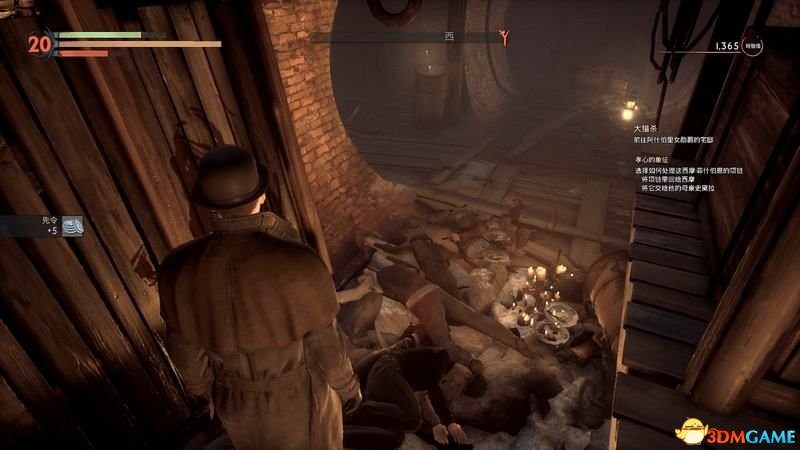Screen dimensions: 800x450
Task: Click the level 20 character badge
Action: 40,44
